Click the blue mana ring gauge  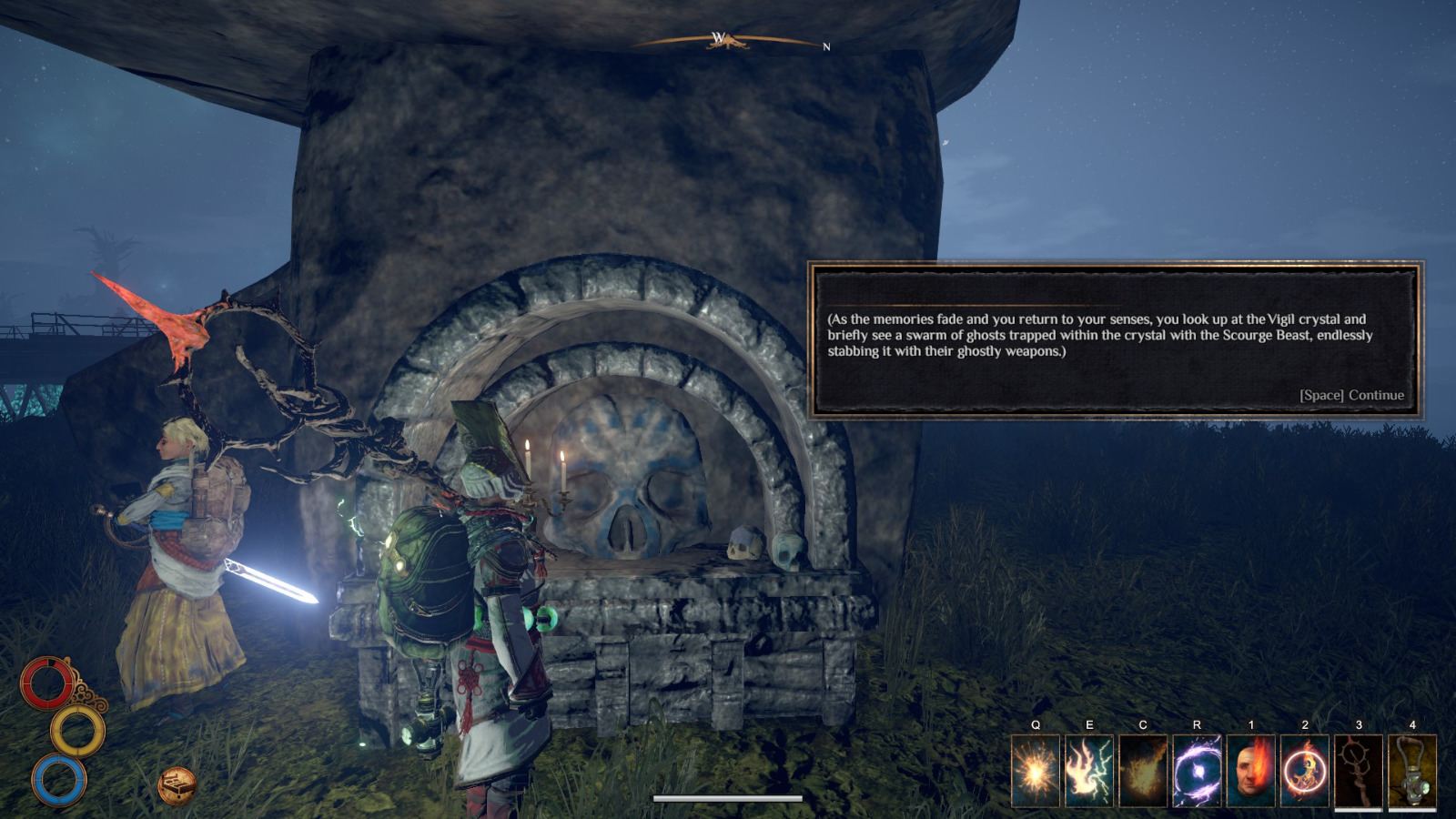58,781
